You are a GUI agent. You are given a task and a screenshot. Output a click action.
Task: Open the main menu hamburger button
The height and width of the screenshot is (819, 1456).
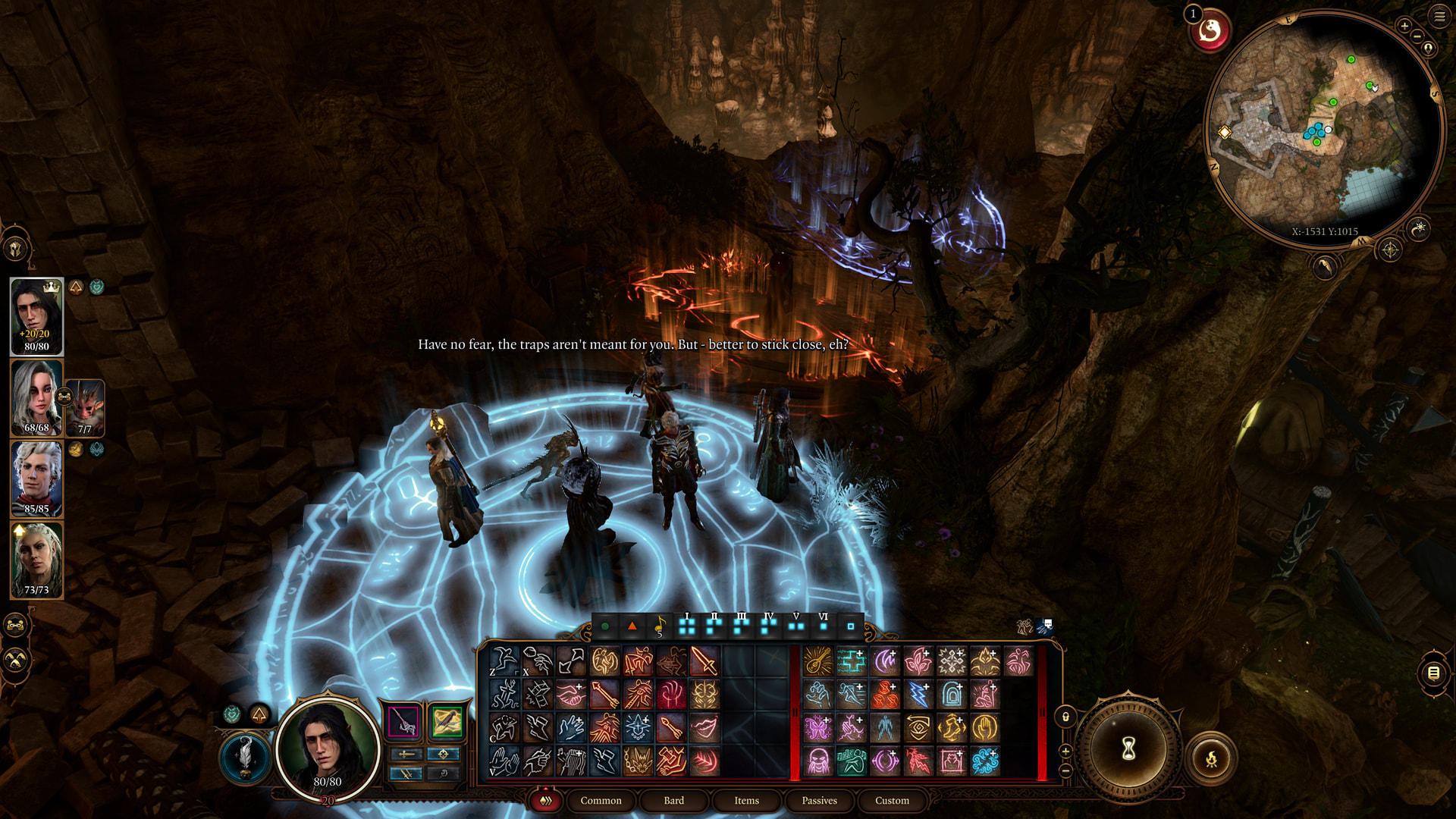[1439, 16]
